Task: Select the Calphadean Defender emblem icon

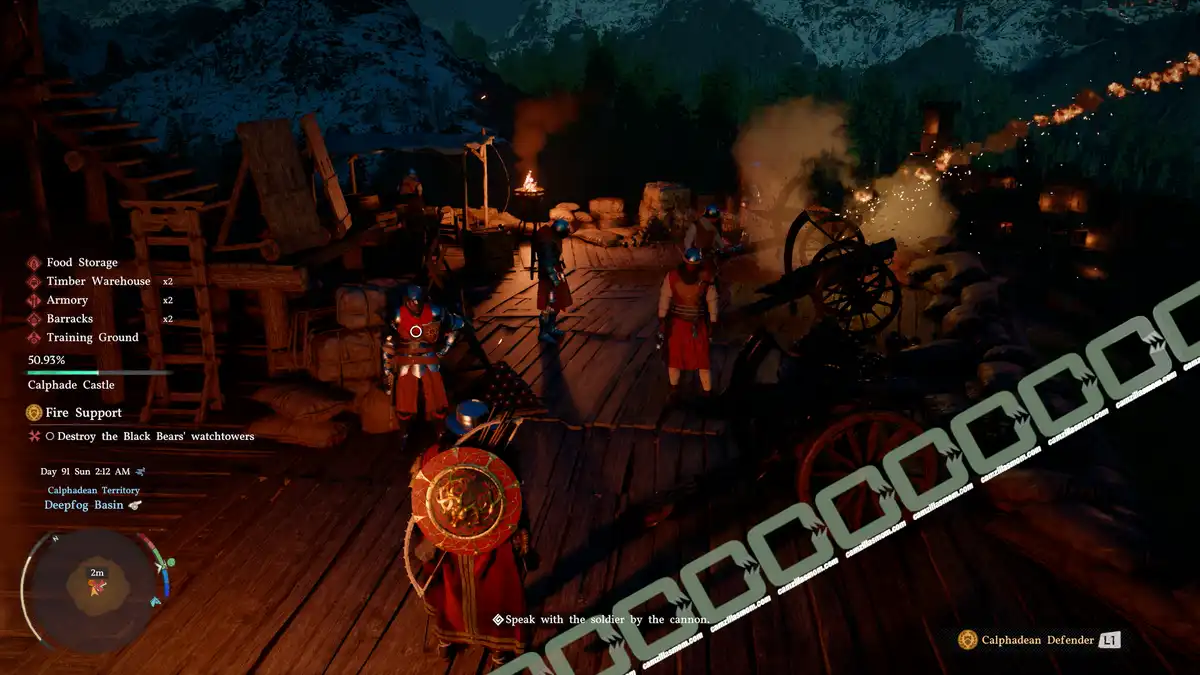Action: coord(967,640)
